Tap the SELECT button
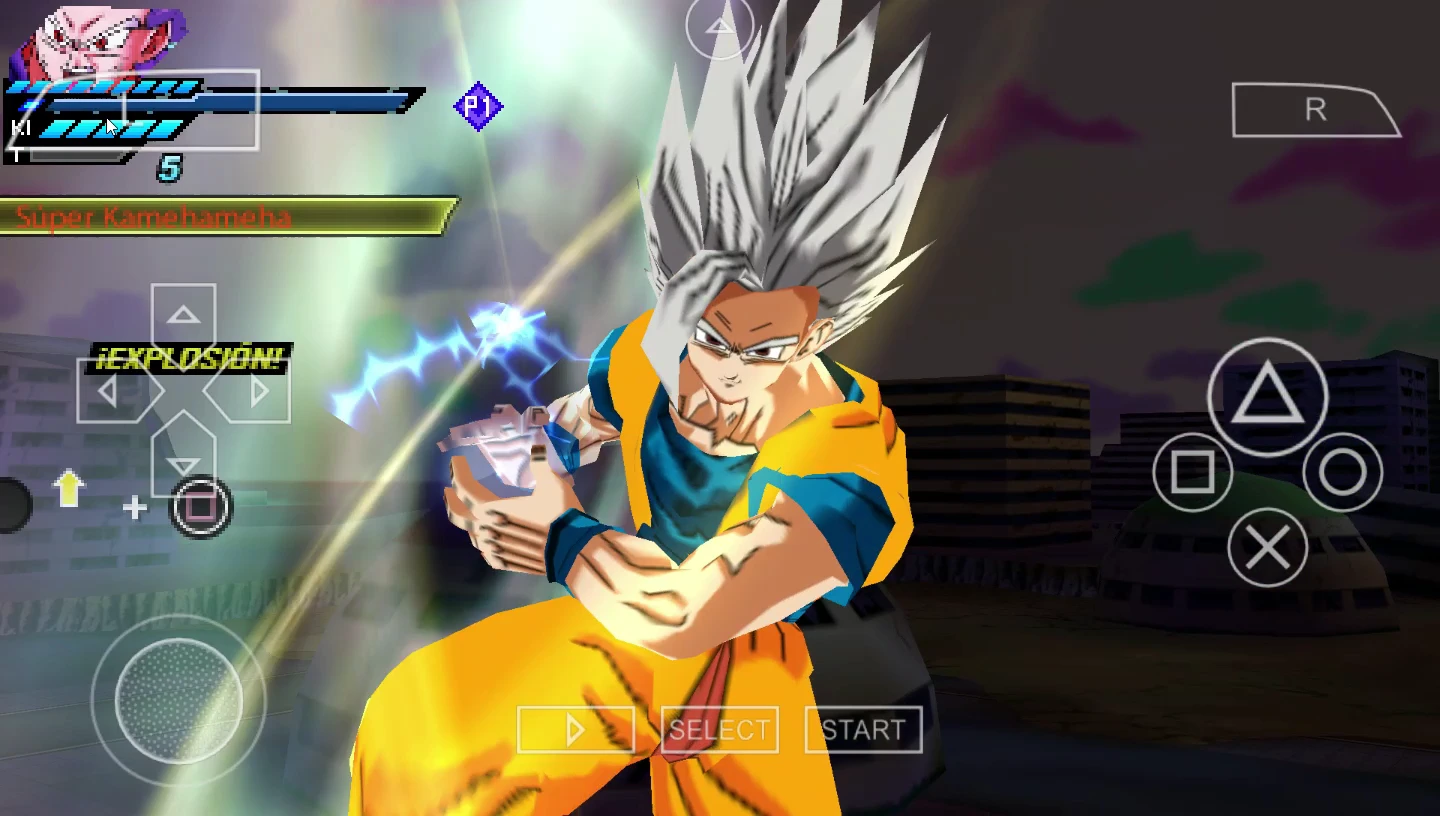 [719, 730]
